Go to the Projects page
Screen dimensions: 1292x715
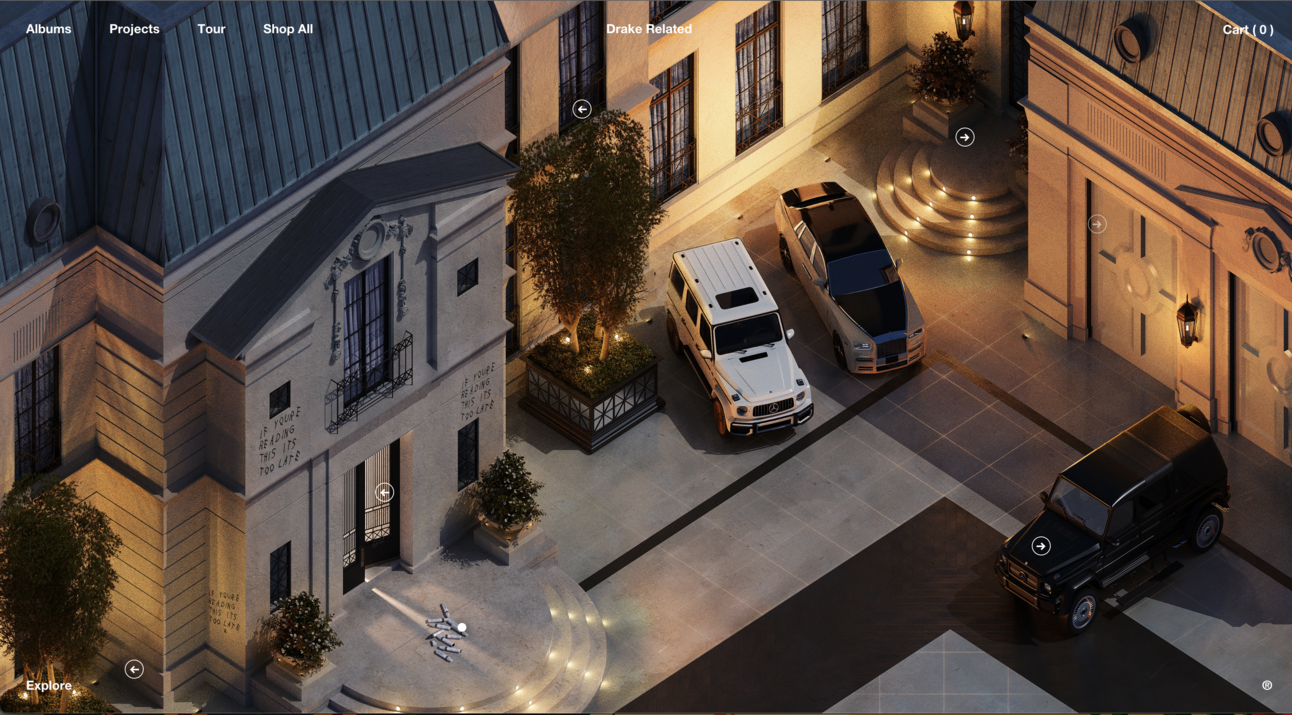pyautogui.click(x=134, y=29)
